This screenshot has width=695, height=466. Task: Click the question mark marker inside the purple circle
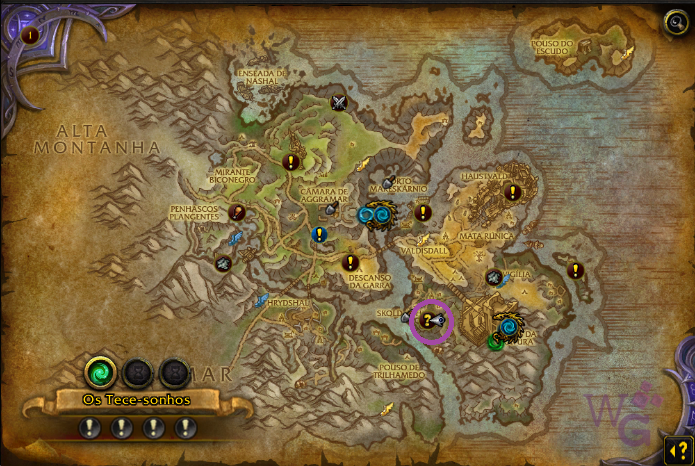pos(427,320)
